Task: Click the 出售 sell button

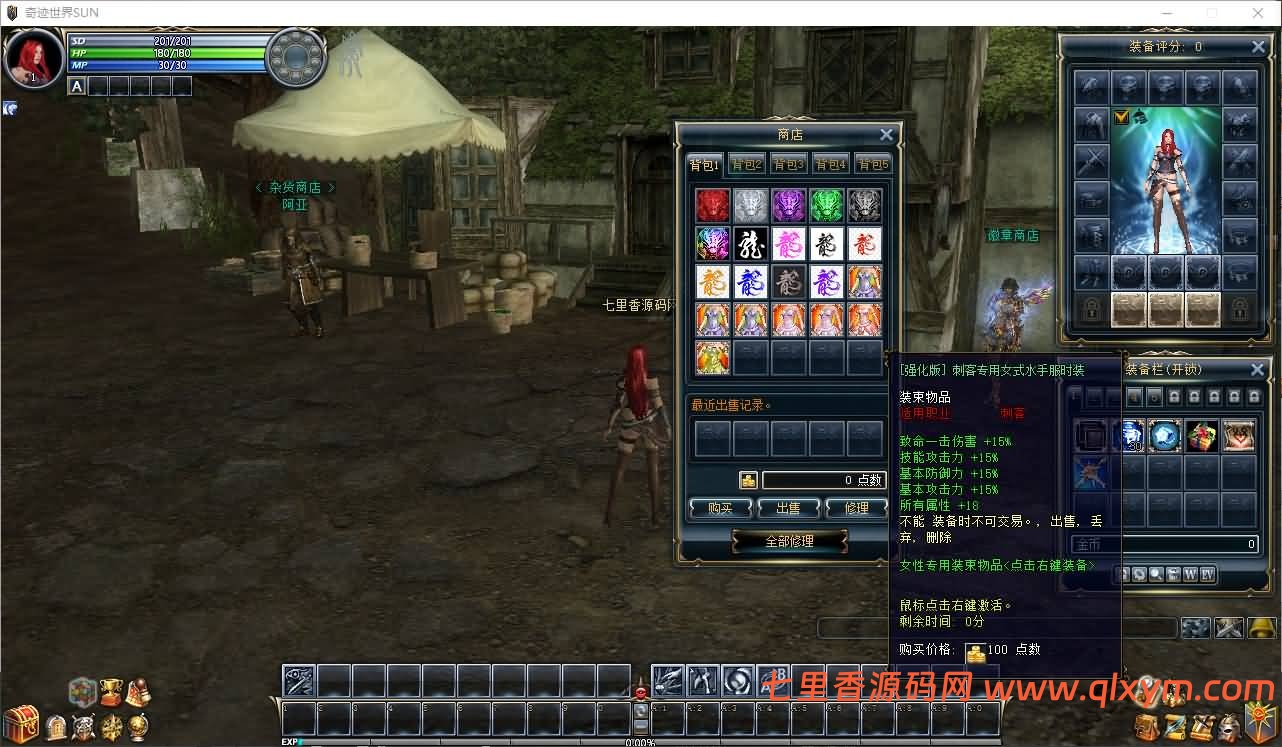Action: coord(788,508)
